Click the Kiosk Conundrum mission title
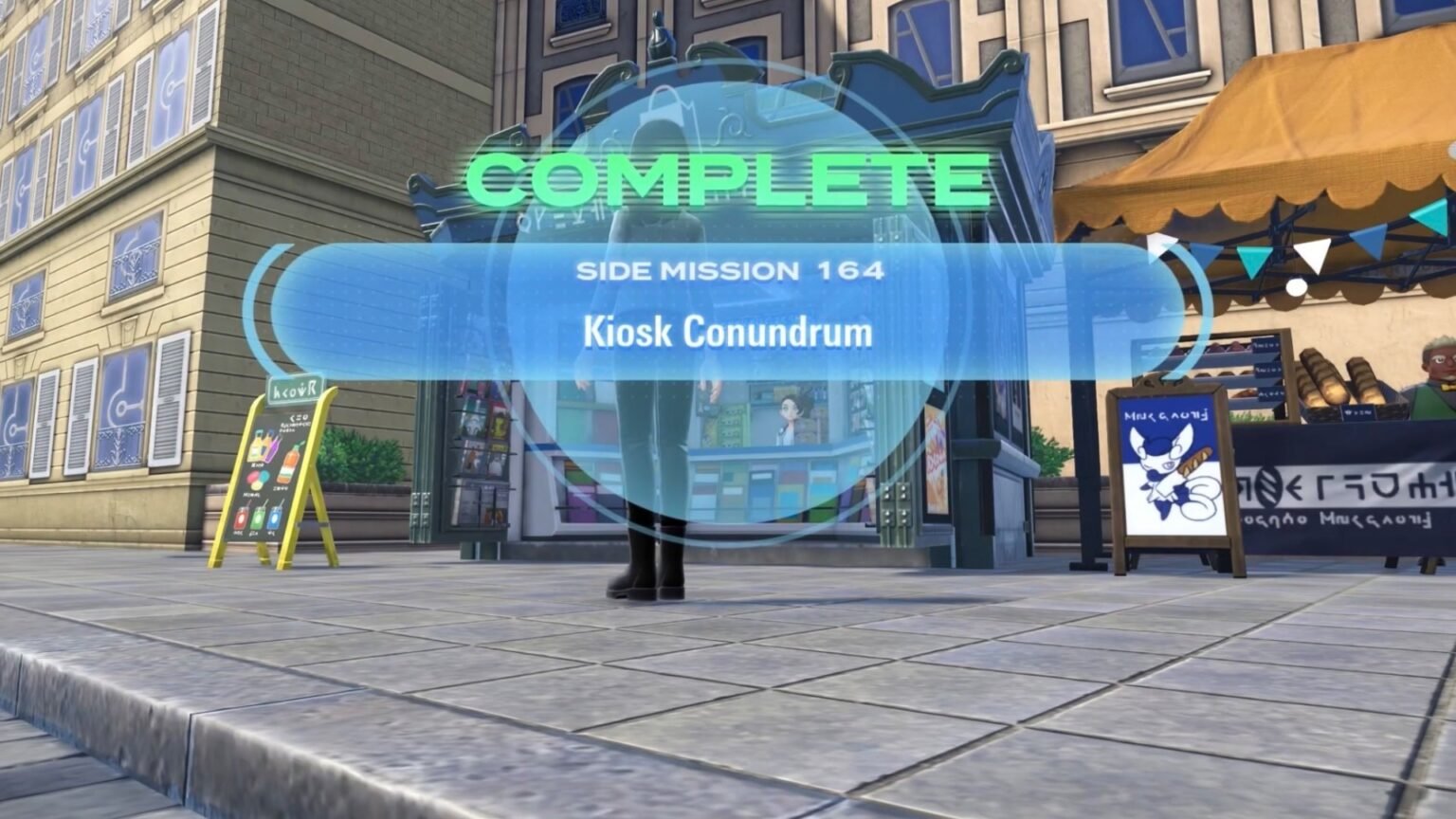The image size is (1456, 819). click(728, 334)
